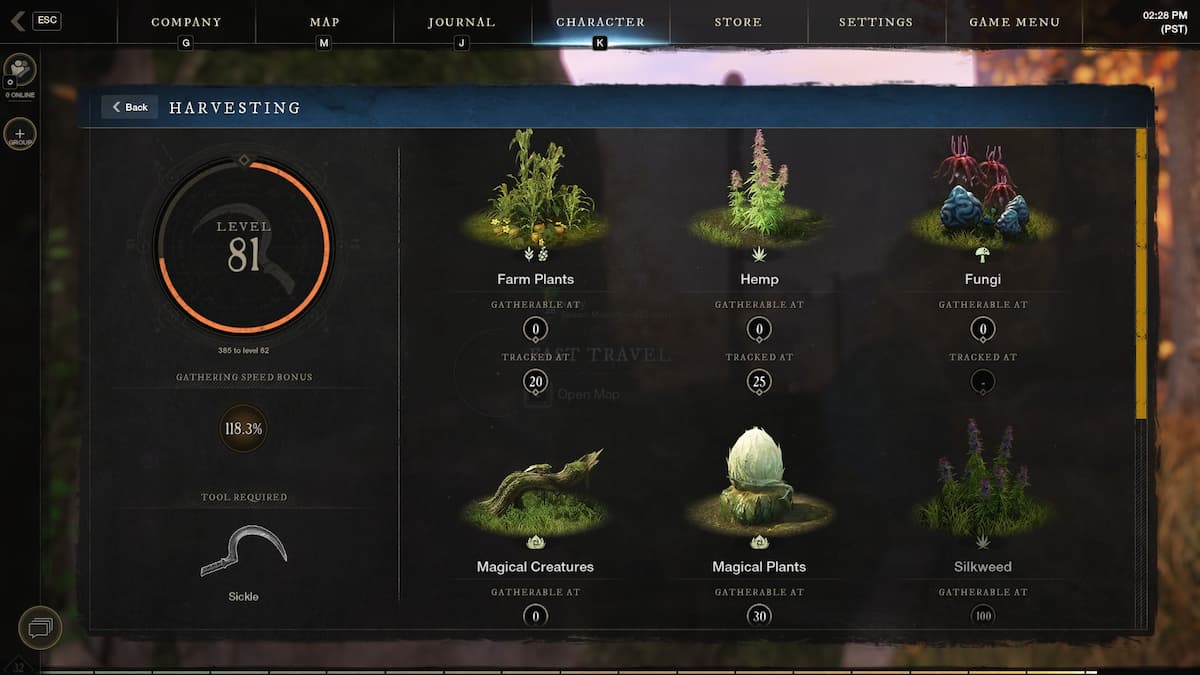Open the Store tab
Screen dimensions: 1200x675
(738, 22)
